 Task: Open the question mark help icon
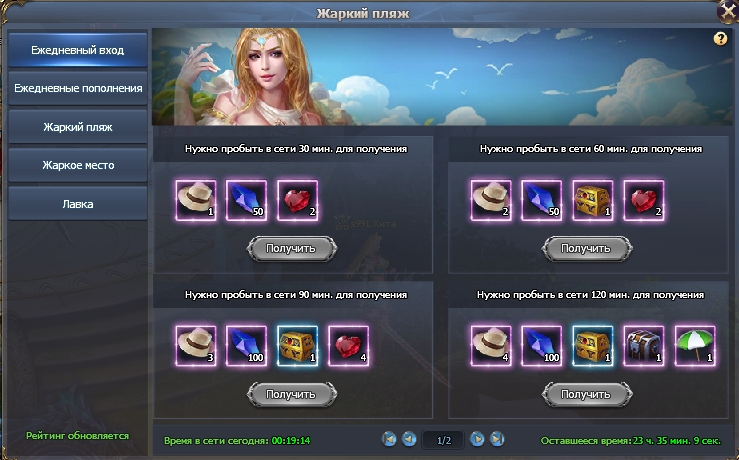[720, 39]
